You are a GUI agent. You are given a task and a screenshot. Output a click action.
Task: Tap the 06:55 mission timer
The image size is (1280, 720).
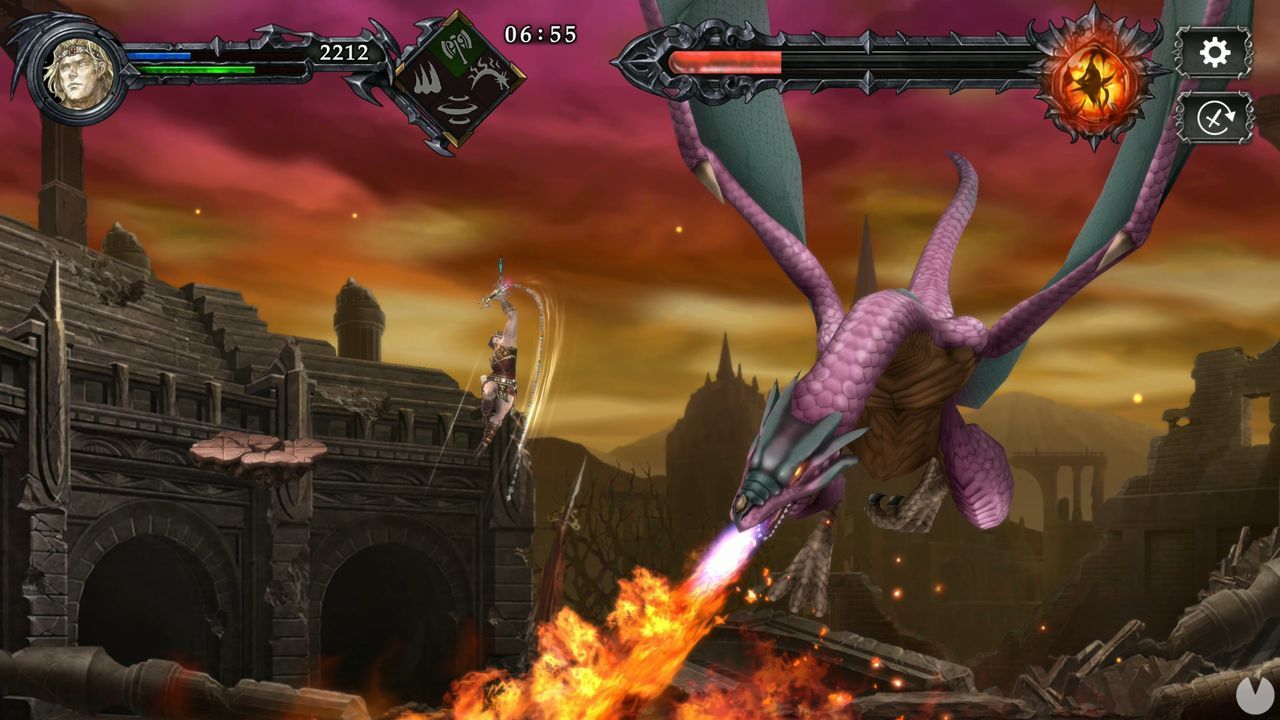[541, 32]
